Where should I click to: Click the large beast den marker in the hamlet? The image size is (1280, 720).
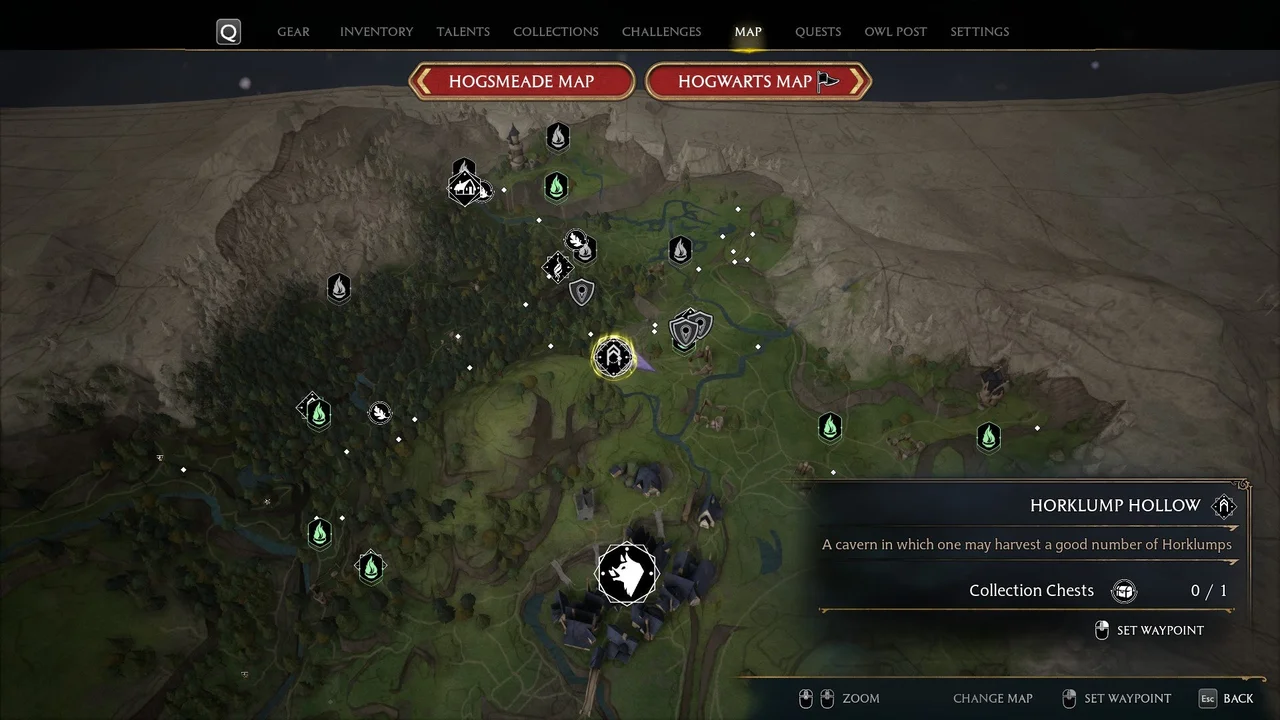(x=627, y=574)
